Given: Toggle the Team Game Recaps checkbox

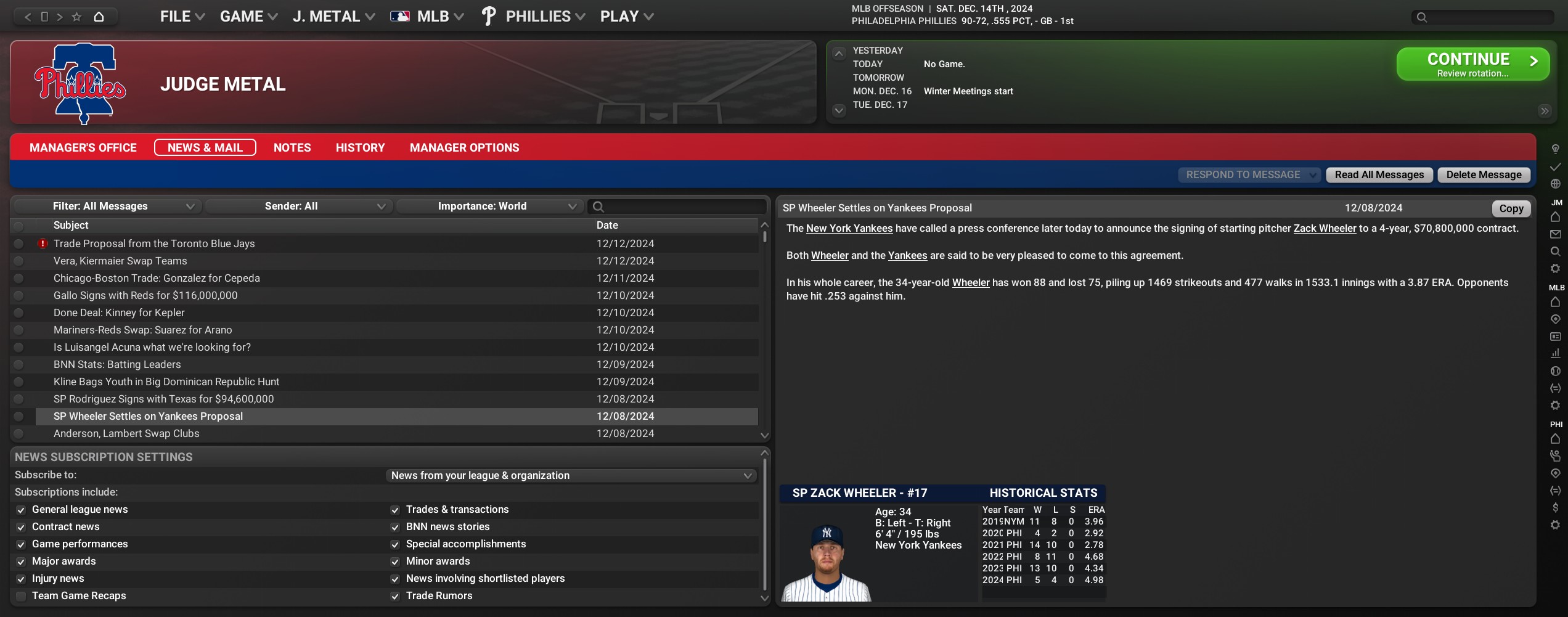Looking at the screenshot, I should click(21, 596).
